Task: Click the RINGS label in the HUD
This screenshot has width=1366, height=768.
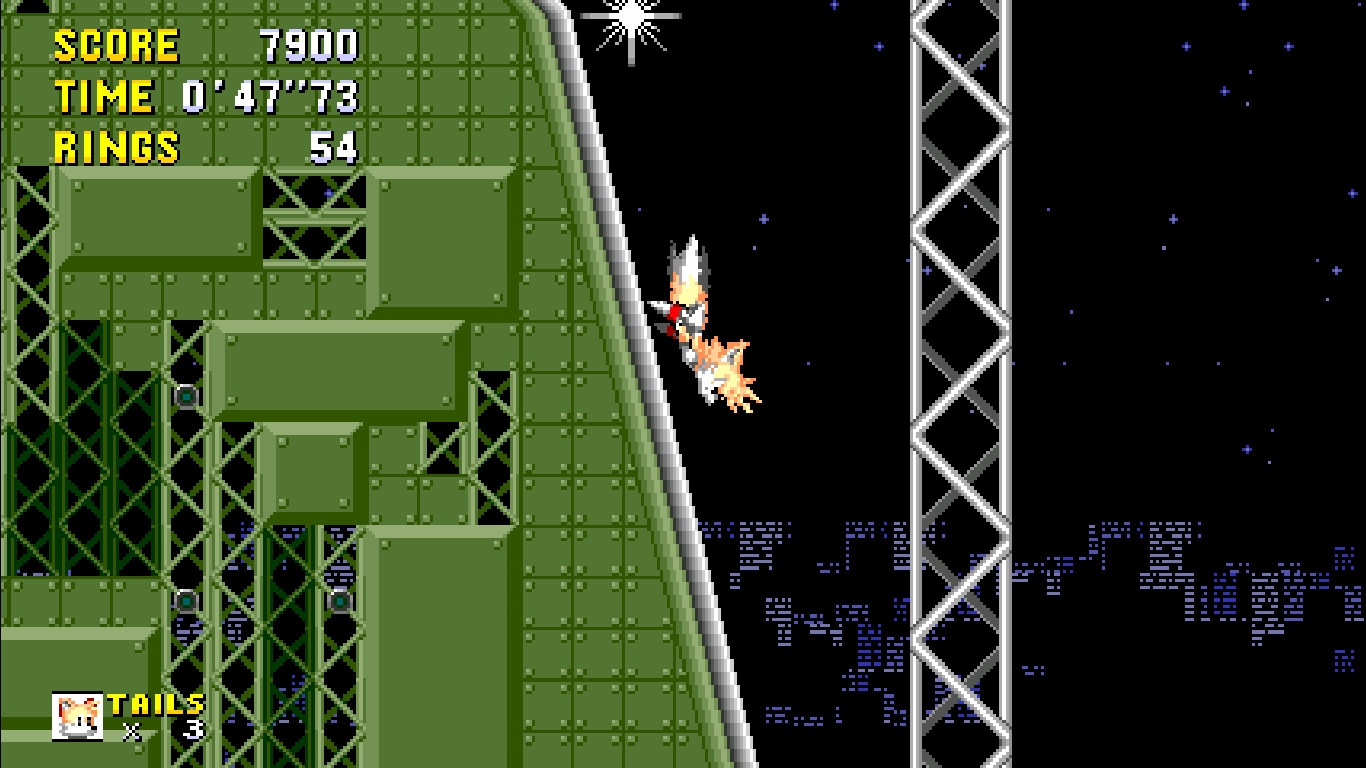Action: [x=113, y=145]
